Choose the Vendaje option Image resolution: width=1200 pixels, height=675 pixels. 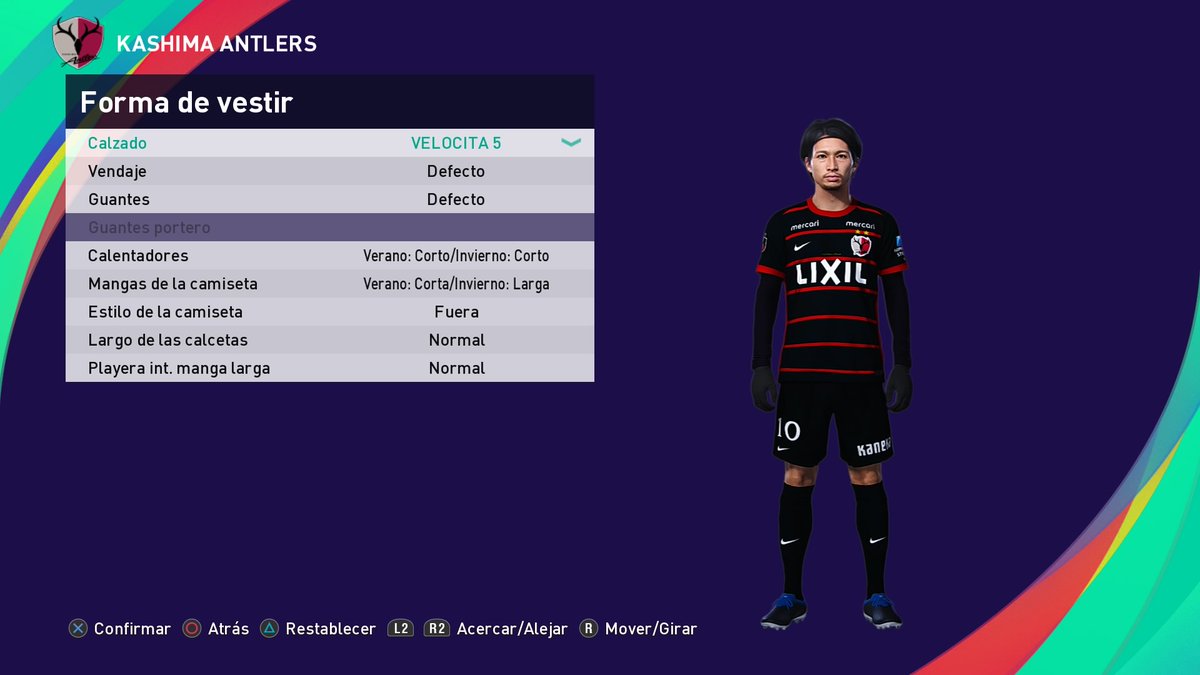pyautogui.click(x=329, y=171)
